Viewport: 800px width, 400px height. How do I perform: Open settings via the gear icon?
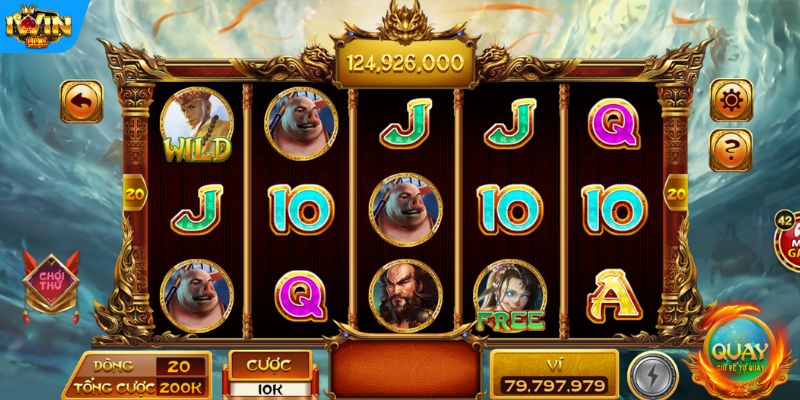(x=731, y=100)
